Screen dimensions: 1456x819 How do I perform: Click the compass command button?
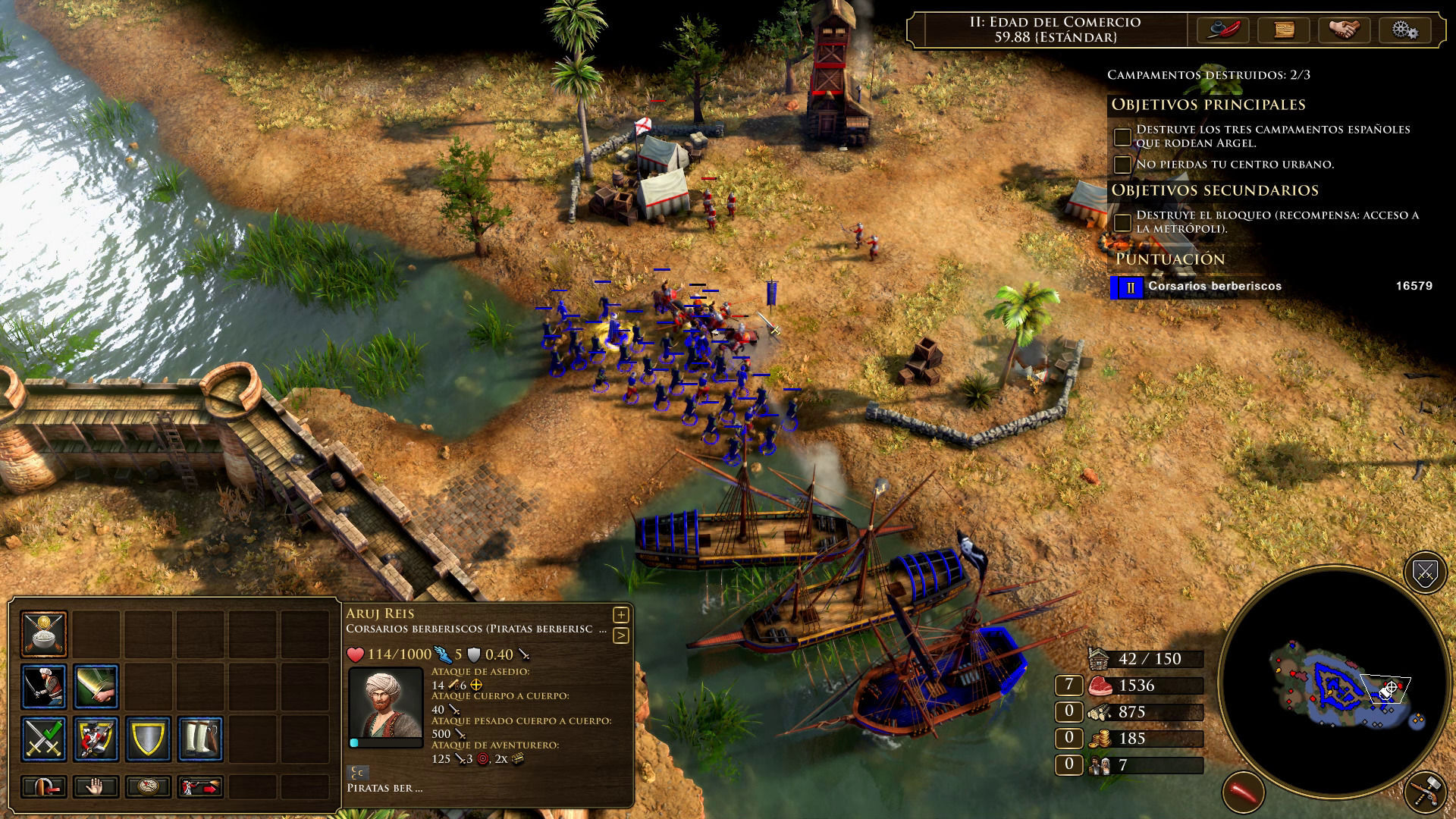149,787
